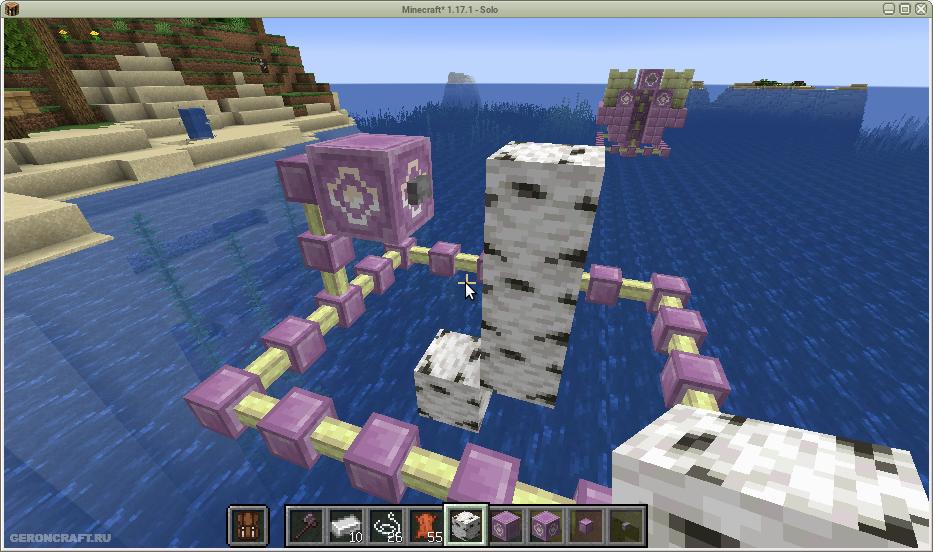Minimize the Minecraft window

tap(888, 9)
